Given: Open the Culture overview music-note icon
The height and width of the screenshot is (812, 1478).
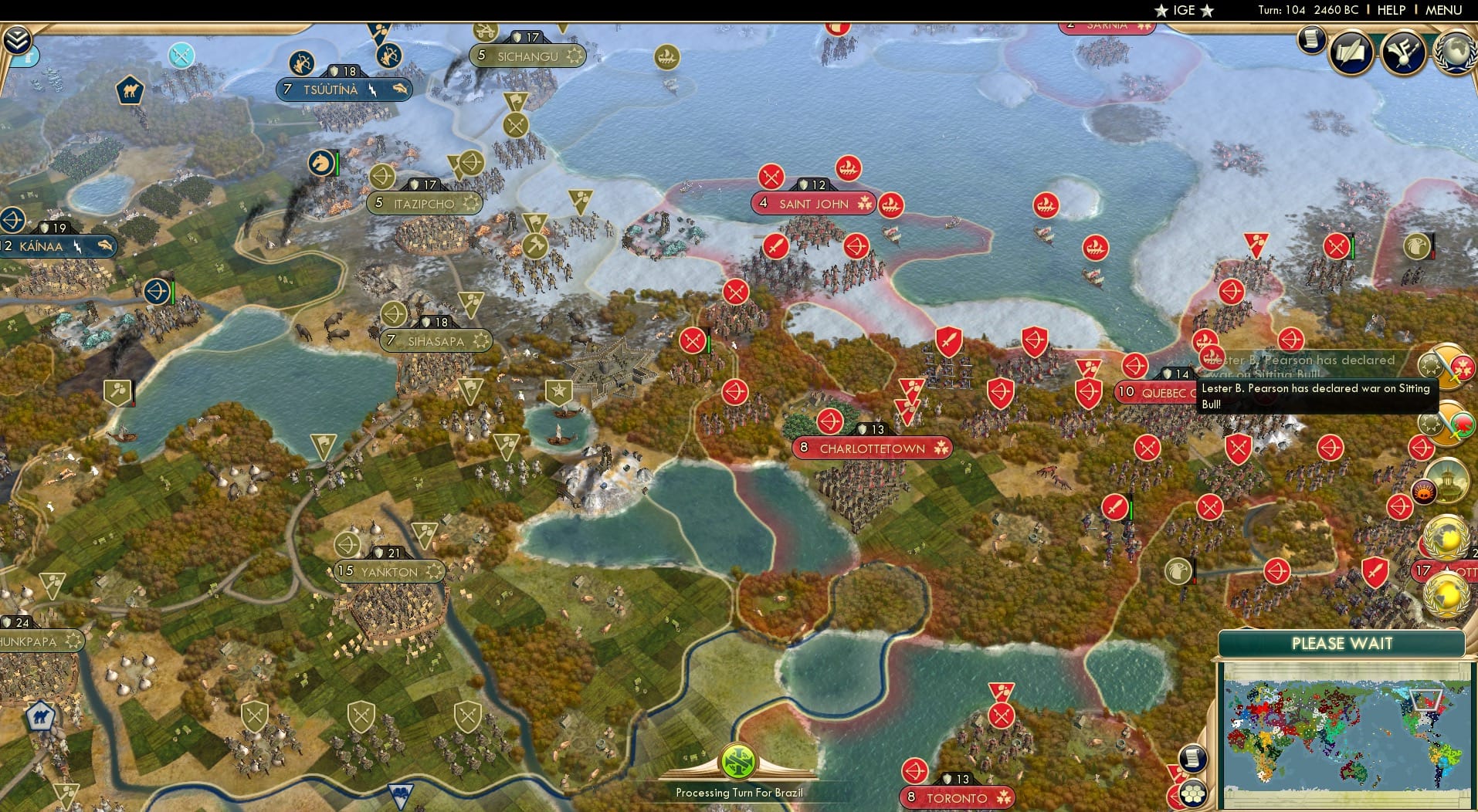Looking at the screenshot, I should pos(1402,53).
